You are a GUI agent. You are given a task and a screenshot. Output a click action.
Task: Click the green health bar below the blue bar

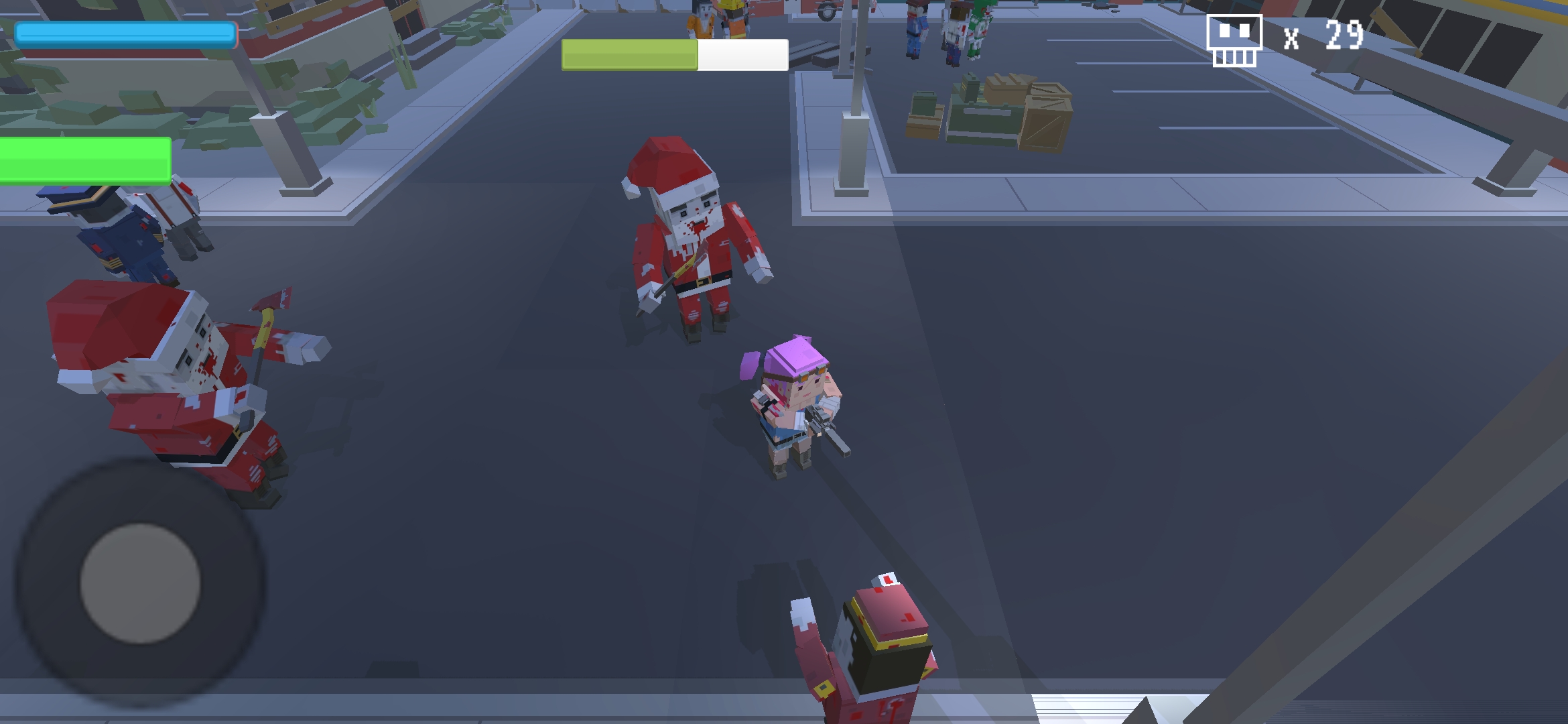click(84, 159)
